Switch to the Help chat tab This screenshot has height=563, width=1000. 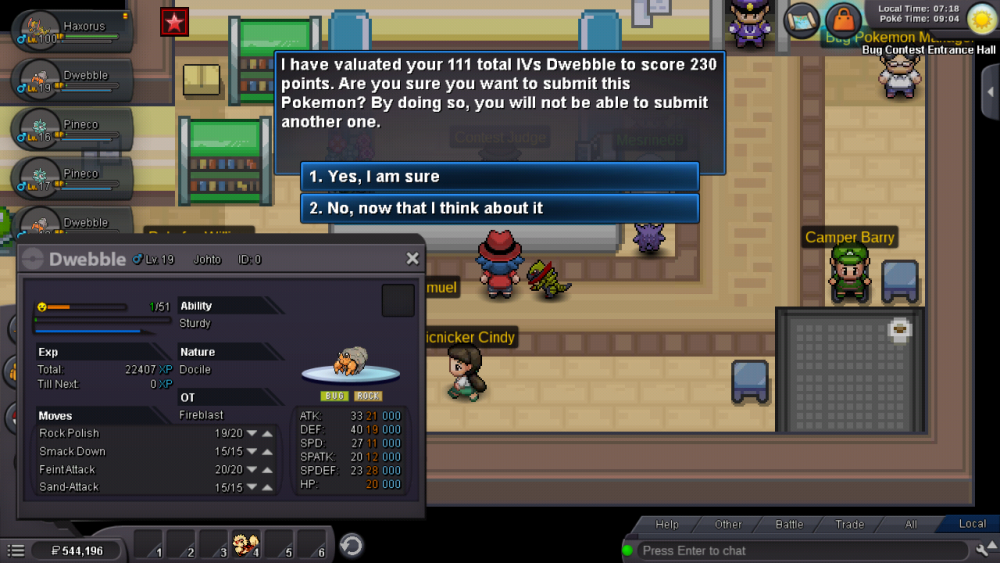click(667, 524)
